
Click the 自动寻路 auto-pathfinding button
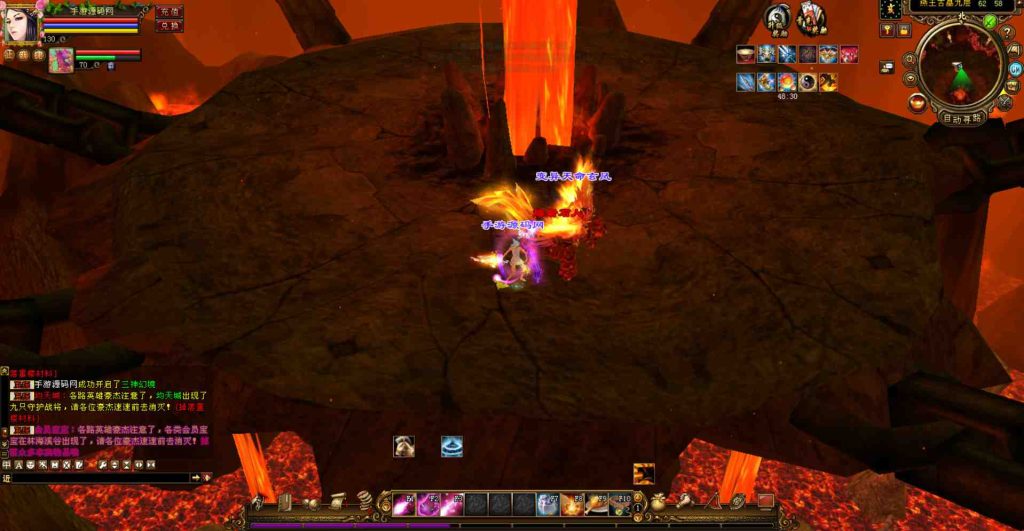[963, 118]
